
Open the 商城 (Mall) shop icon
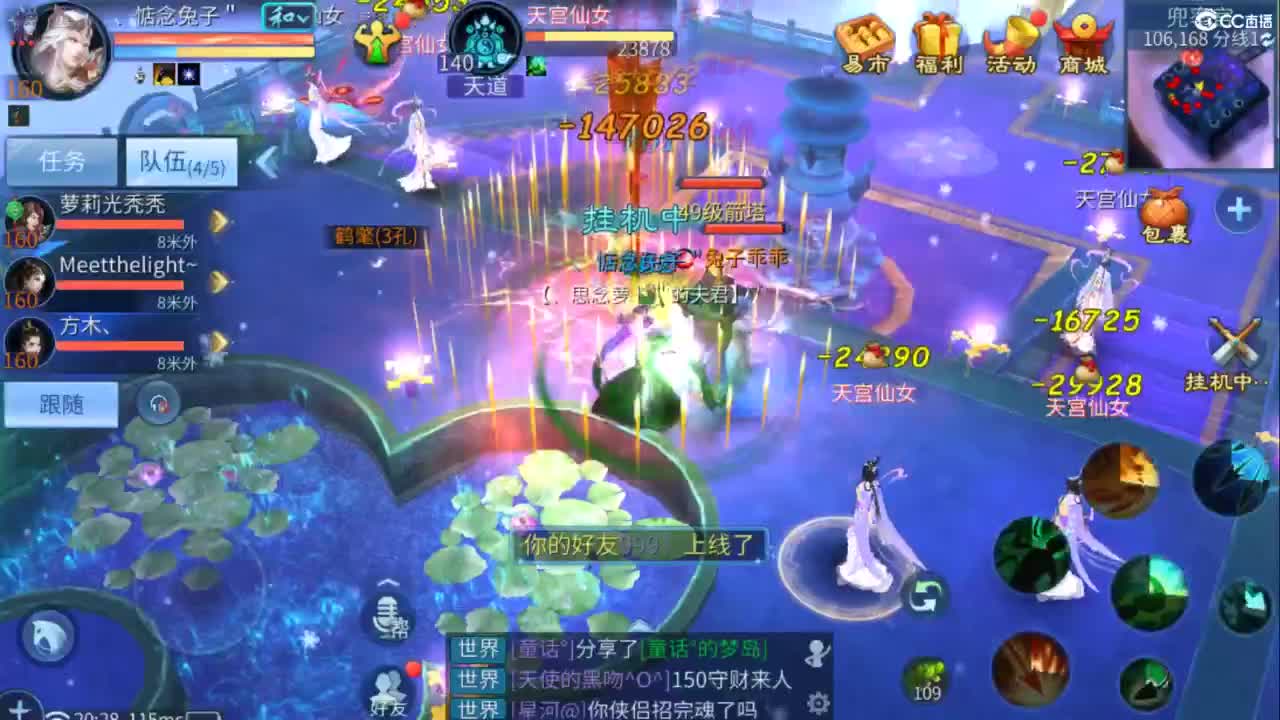(x=1081, y=40)
